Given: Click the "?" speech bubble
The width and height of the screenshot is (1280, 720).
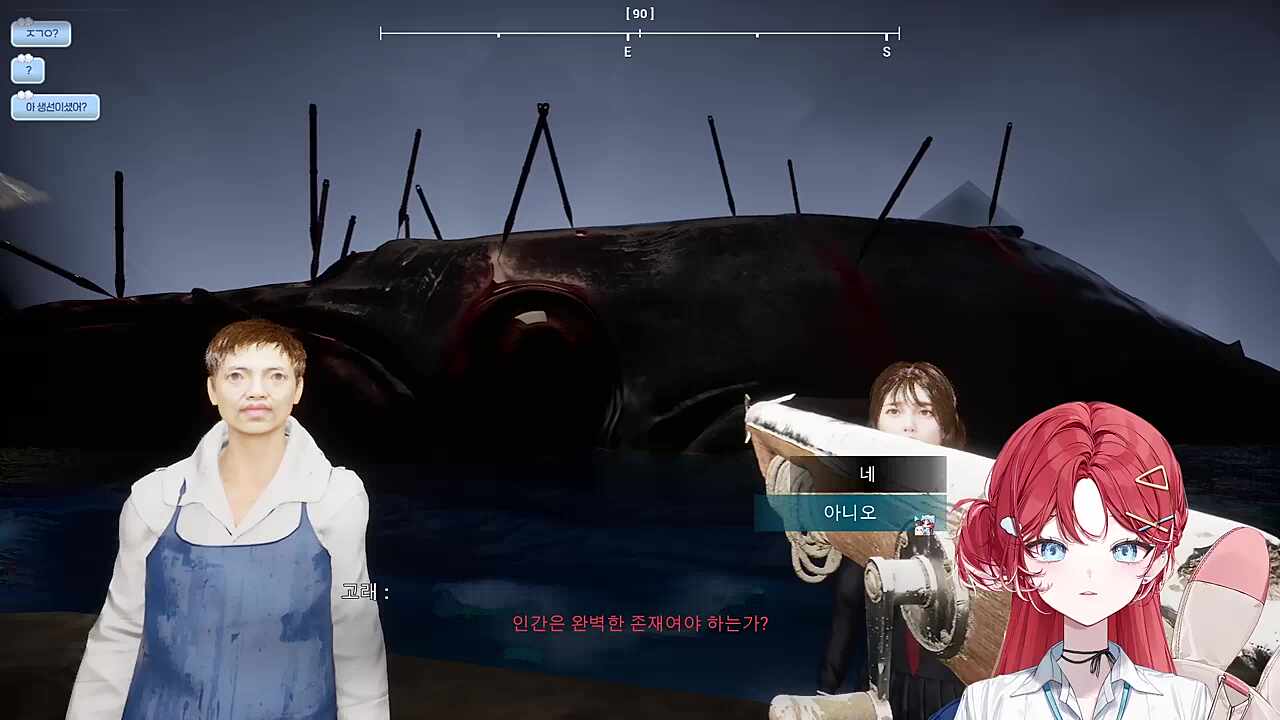Looking at the screenshot, I should tap(27, 70).
